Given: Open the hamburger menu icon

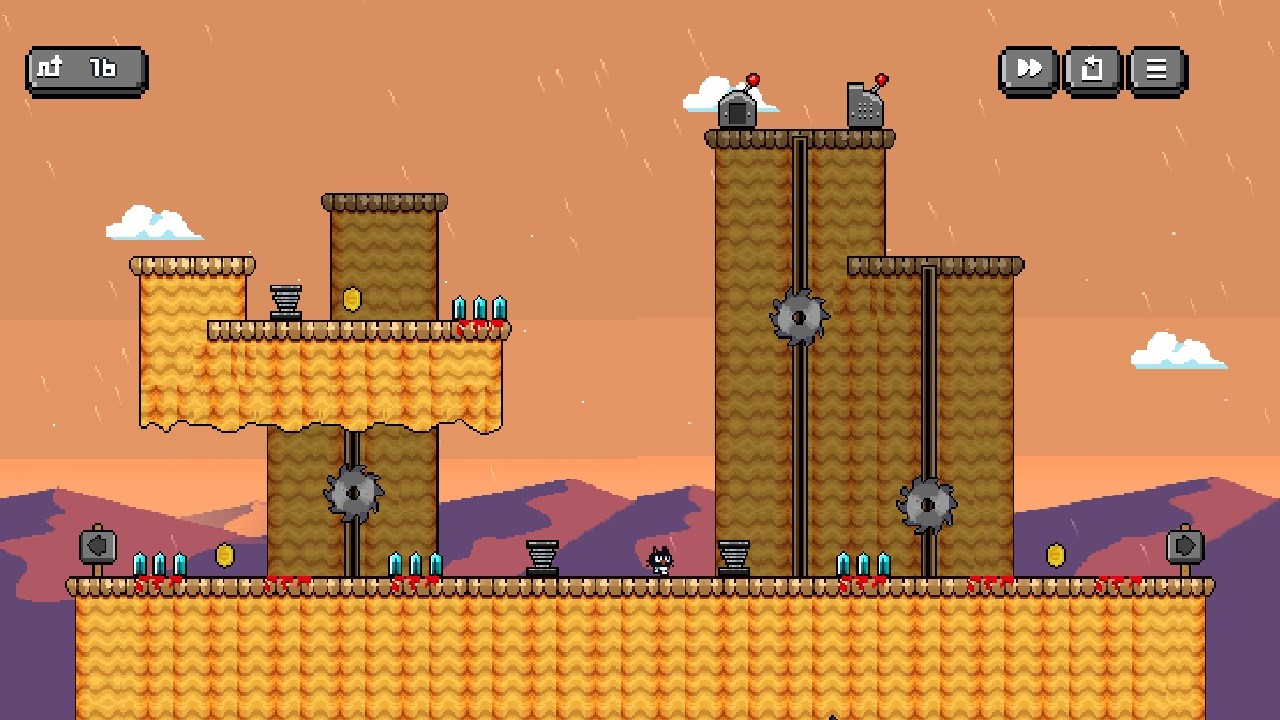Looking at the screenshot, I should coord(1156,69).
